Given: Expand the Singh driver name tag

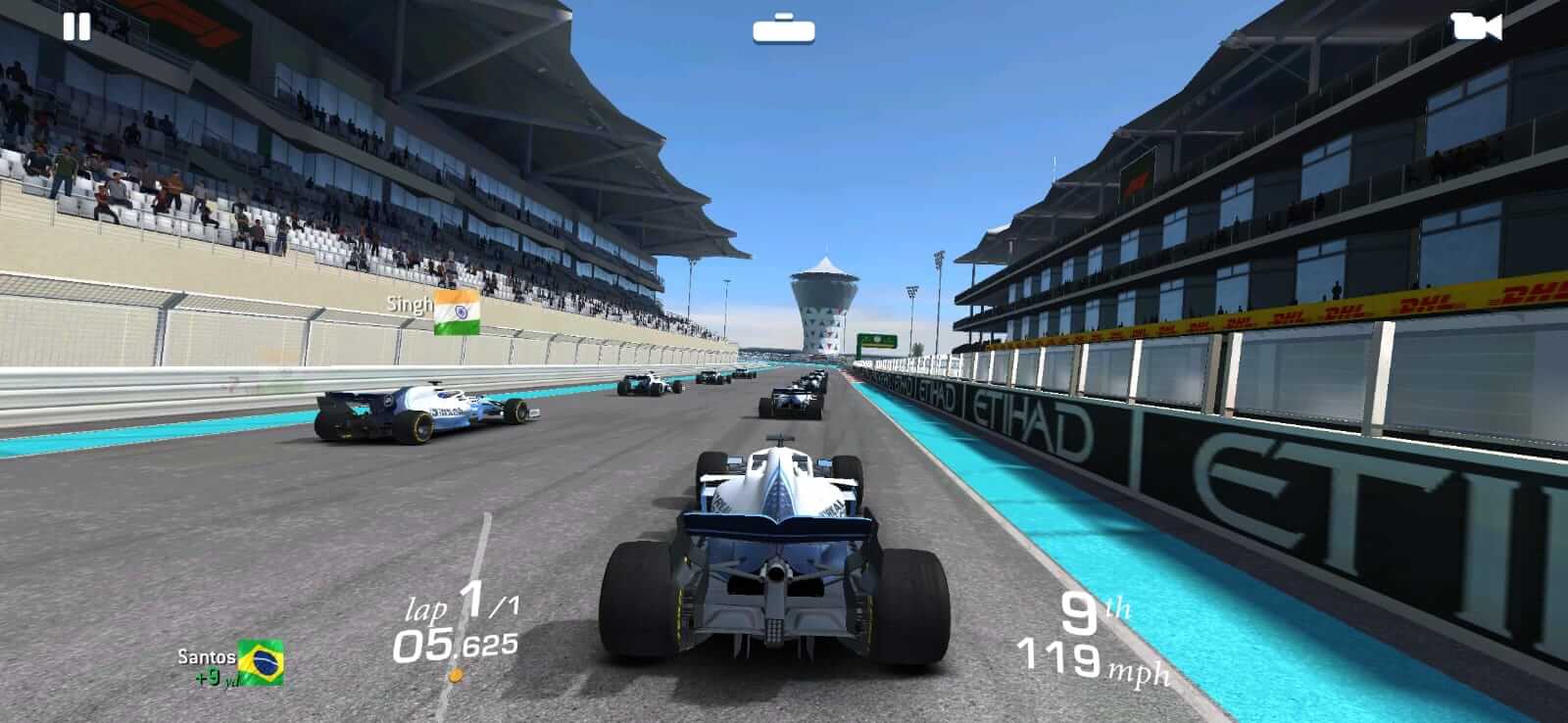Looking at the screenshot, I should coord(409,306).
